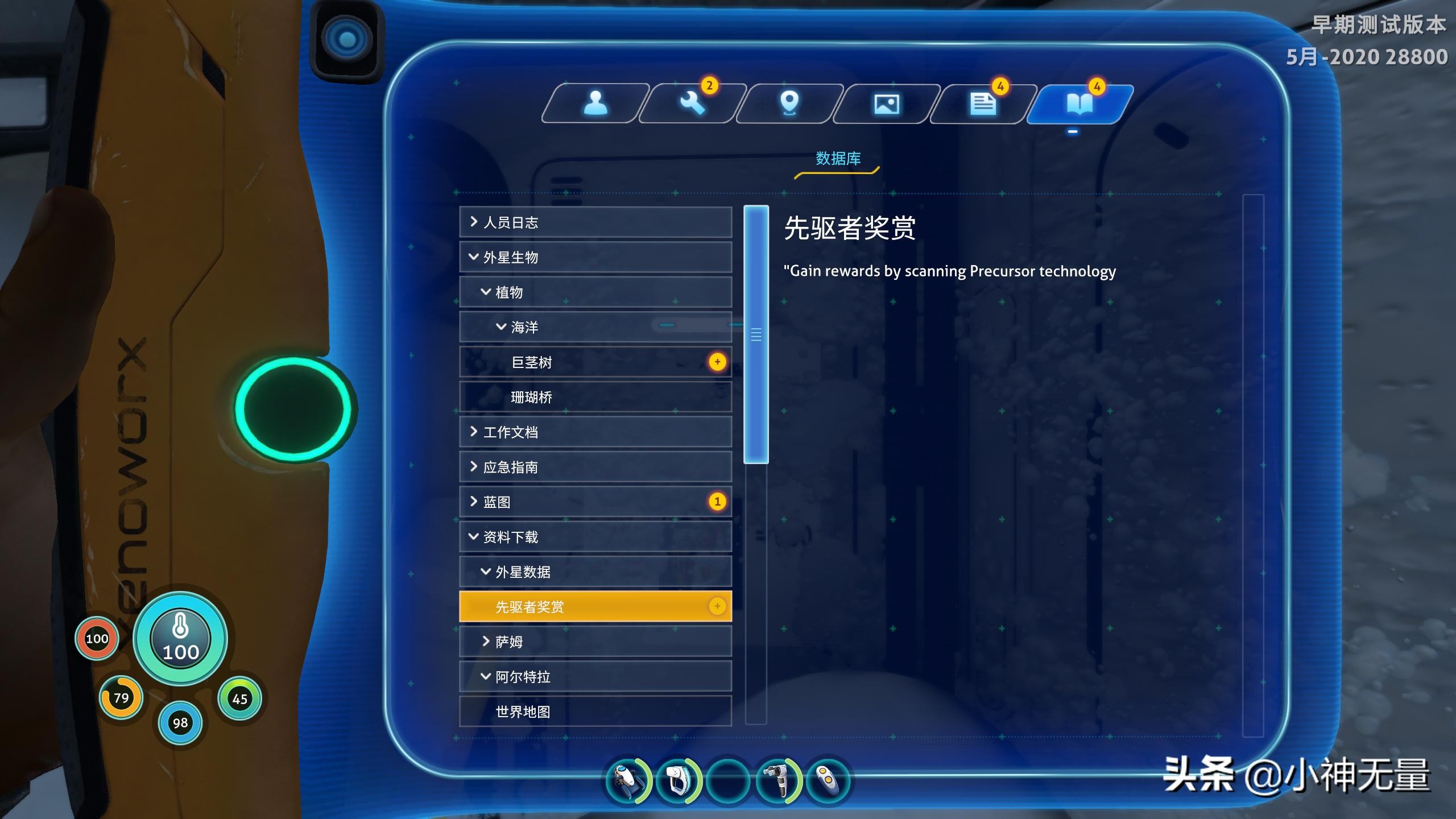Expand the 萨姆 folder
The width and height of the screenshot is (1456, 819).
595,642
